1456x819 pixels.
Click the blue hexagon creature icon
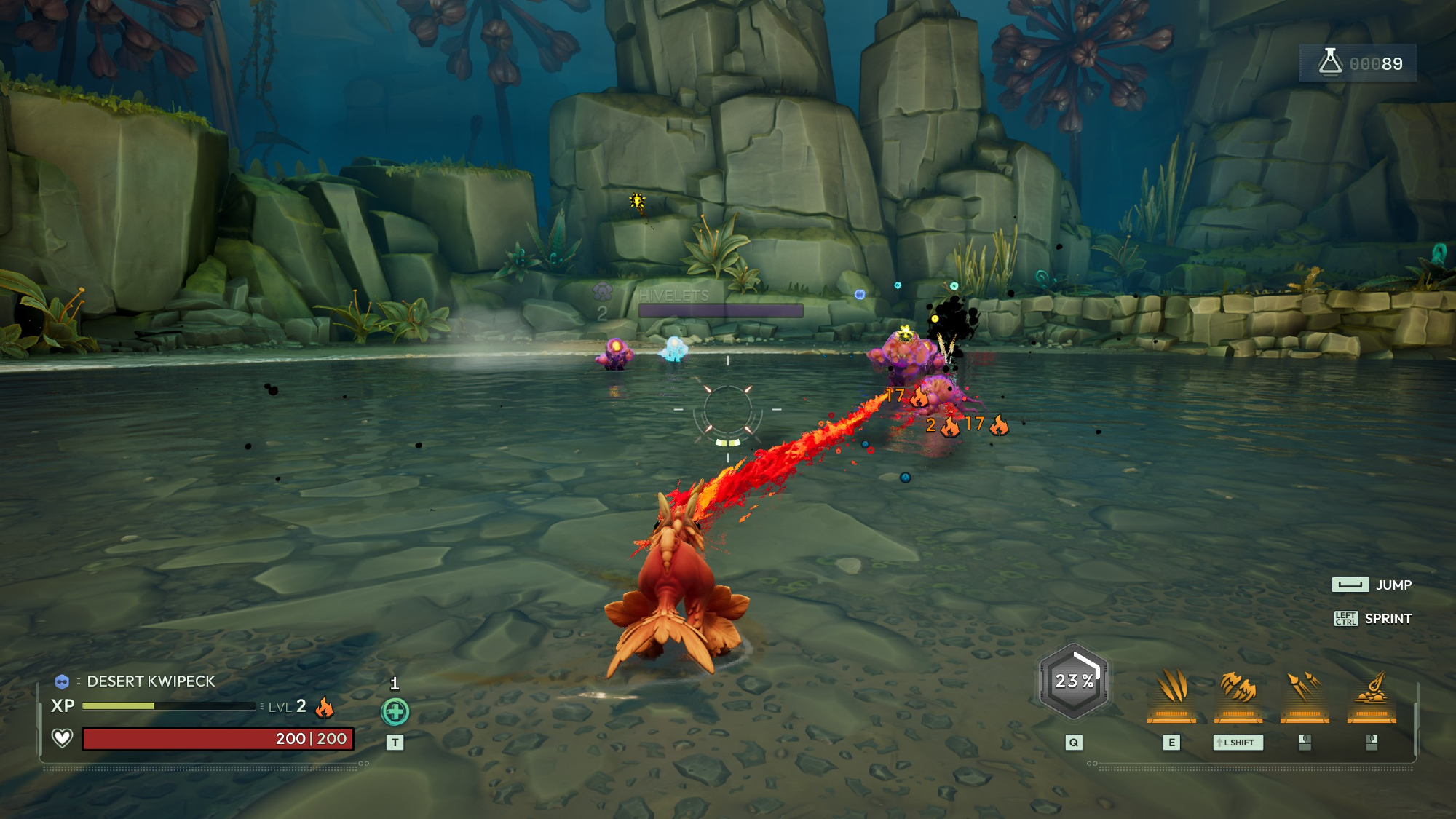pyautogui.click(x=62, y=681)
